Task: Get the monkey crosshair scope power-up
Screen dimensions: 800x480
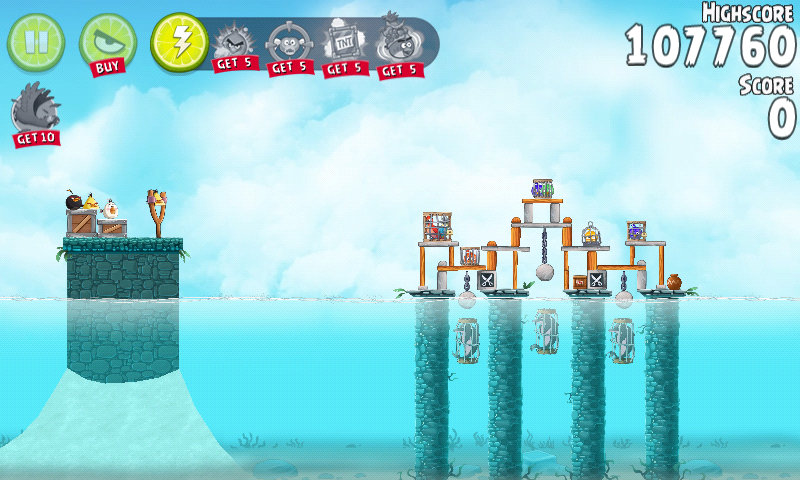Action: pos(288,46)
